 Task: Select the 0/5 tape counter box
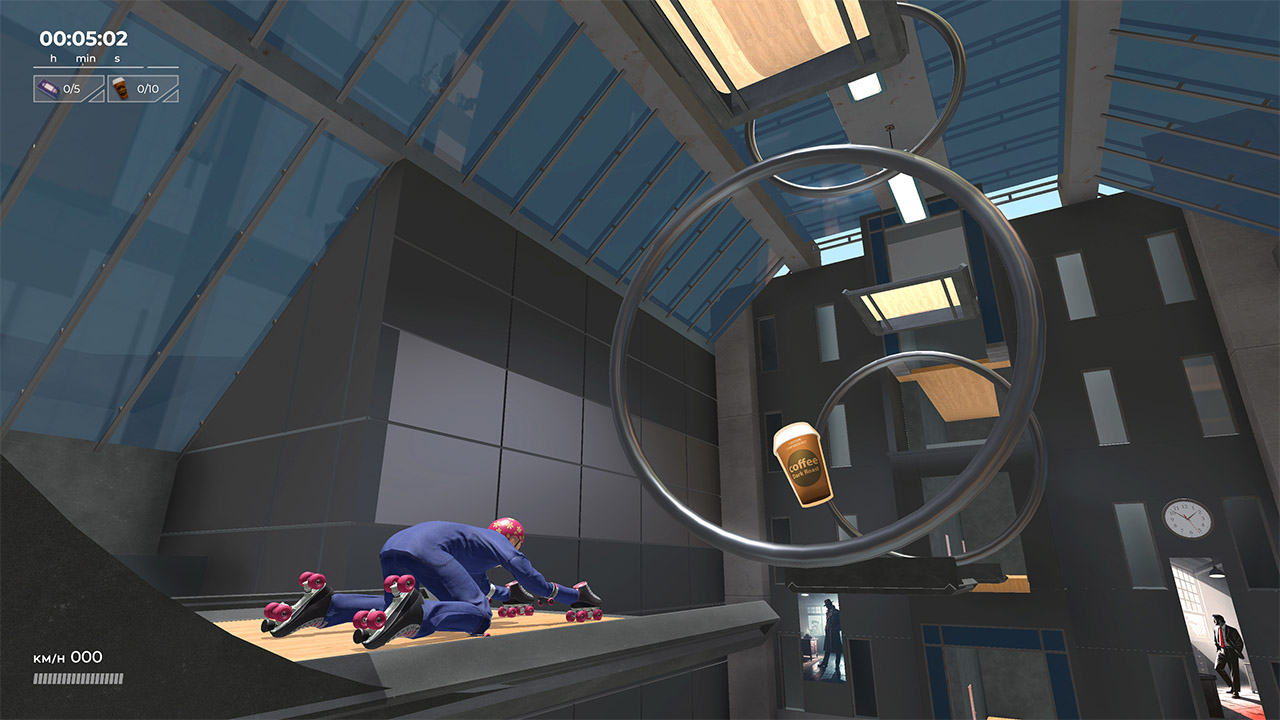tap(68, 88)
